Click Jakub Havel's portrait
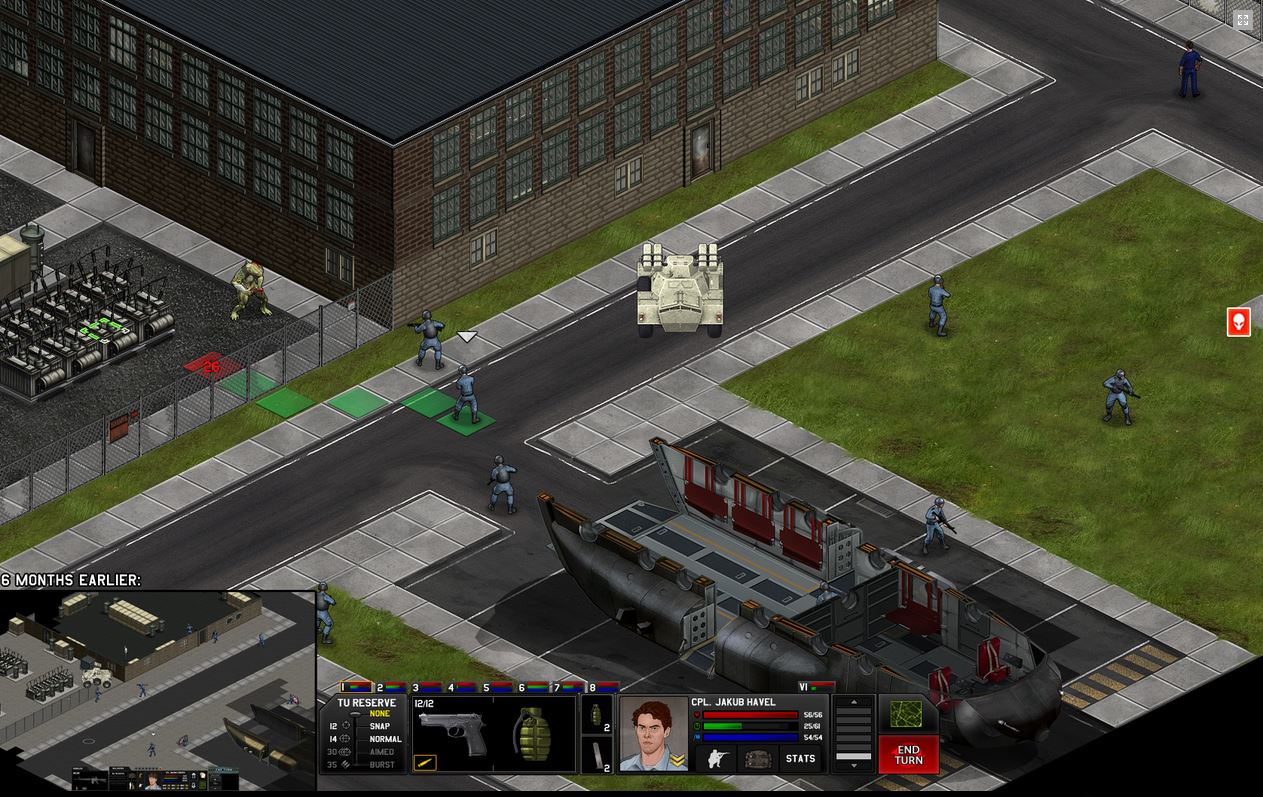This screenshot has width=1263, height=797. click(x=653, y=733)
